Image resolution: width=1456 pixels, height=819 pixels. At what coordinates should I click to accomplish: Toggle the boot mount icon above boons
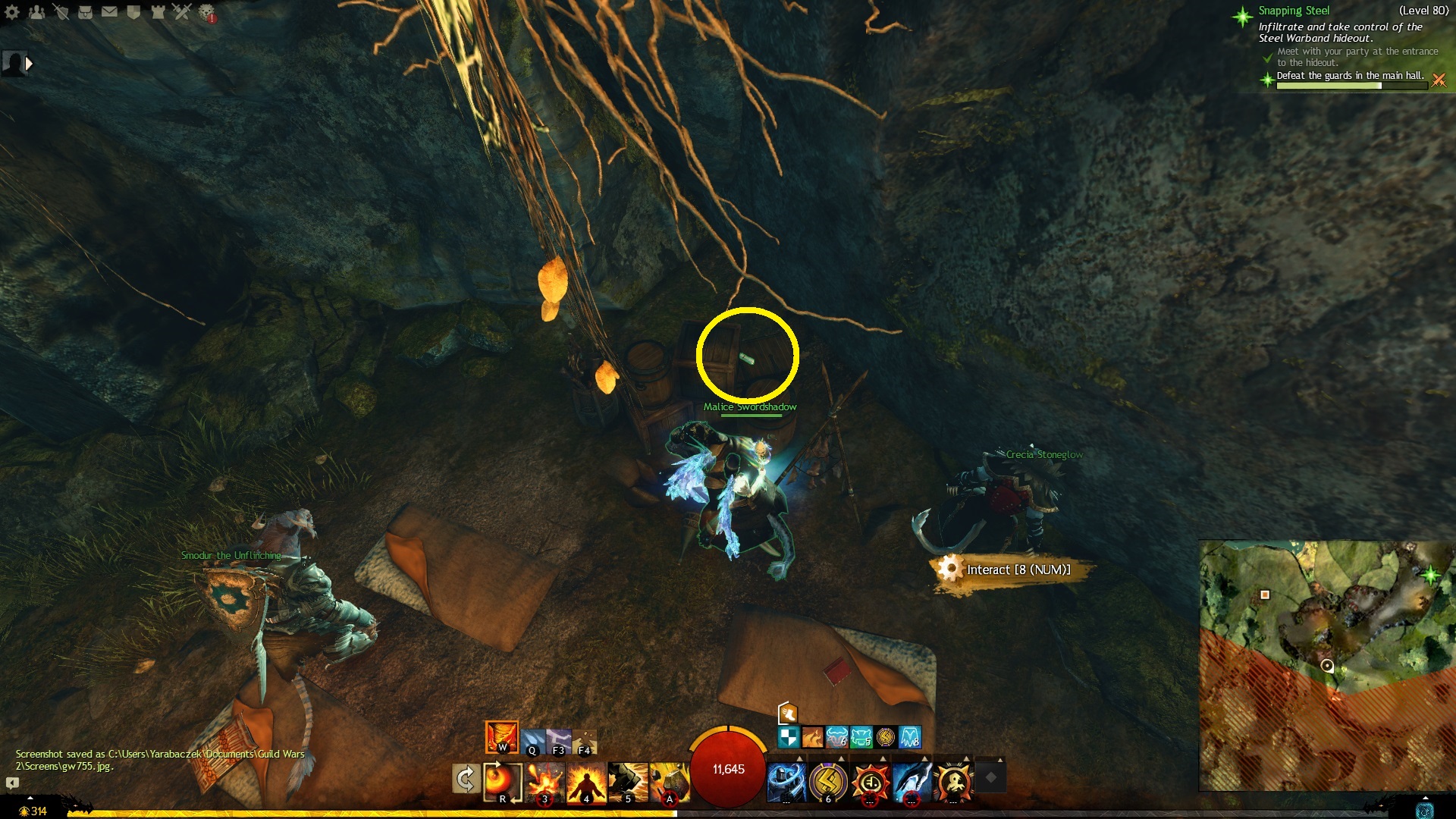788,713
